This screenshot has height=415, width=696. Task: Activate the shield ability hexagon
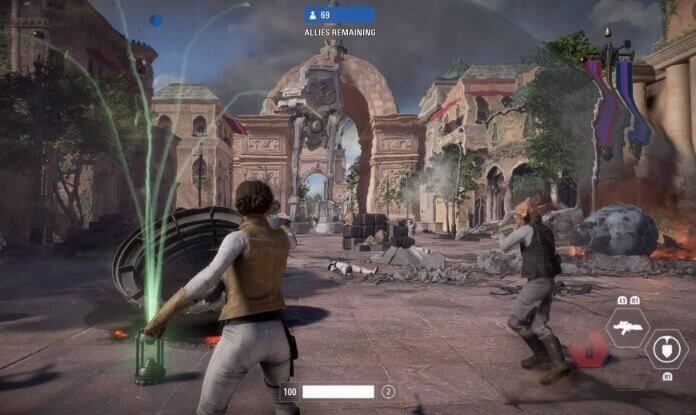[664, 348]
